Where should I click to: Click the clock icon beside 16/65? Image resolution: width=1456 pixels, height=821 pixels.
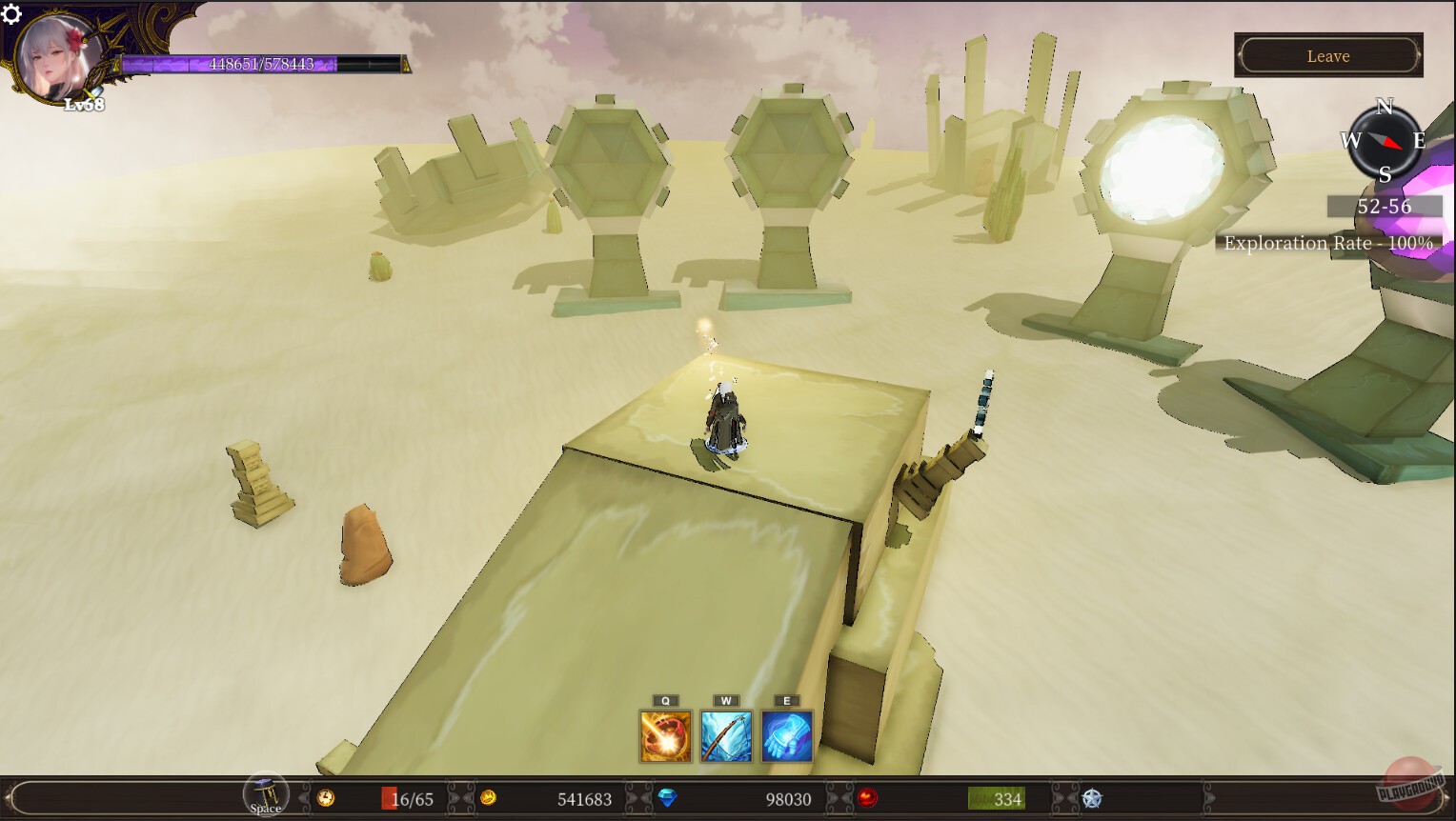pos(326,799)
